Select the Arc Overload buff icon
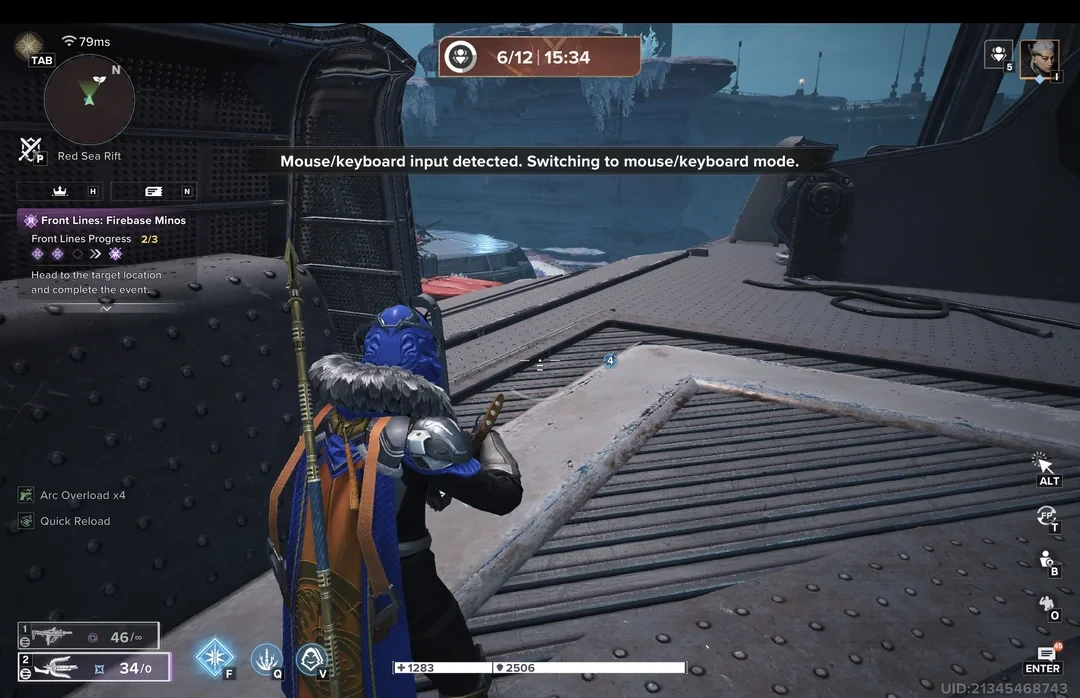This screenshot has width=1080, height=698. (x=26, y=495)
